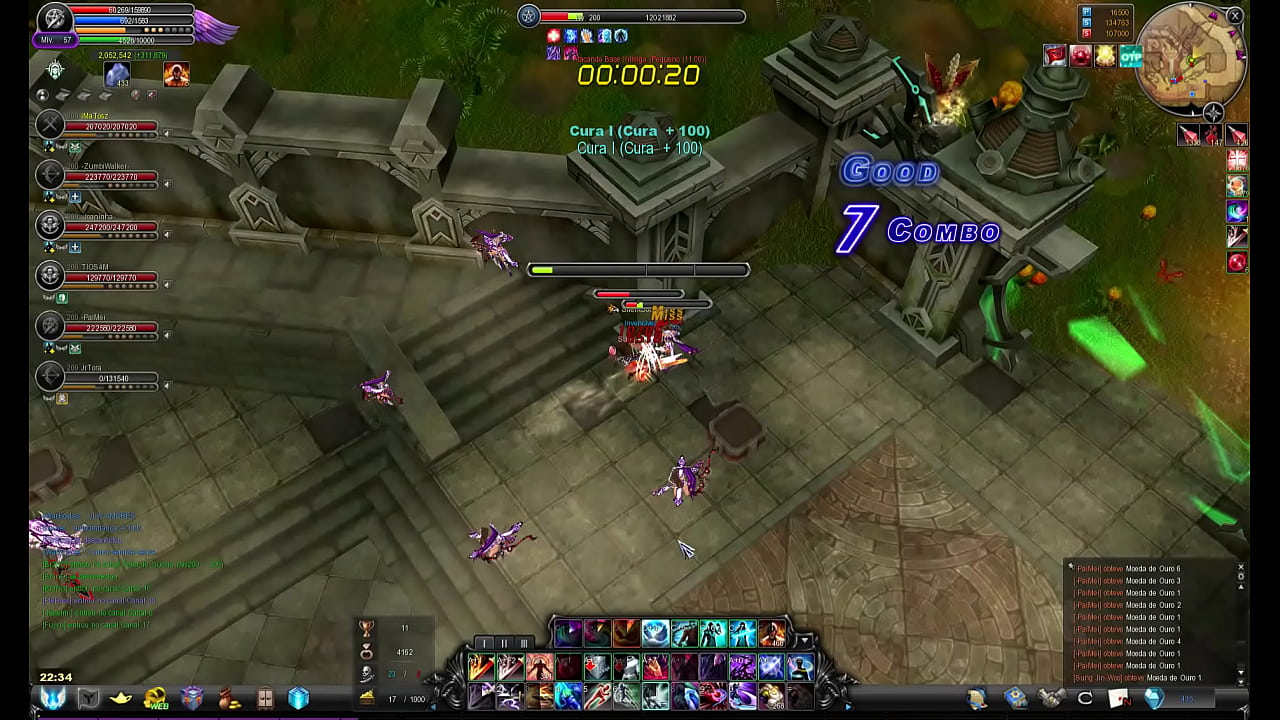Open the WEB globe icon in bottom bar

point(156,698)
